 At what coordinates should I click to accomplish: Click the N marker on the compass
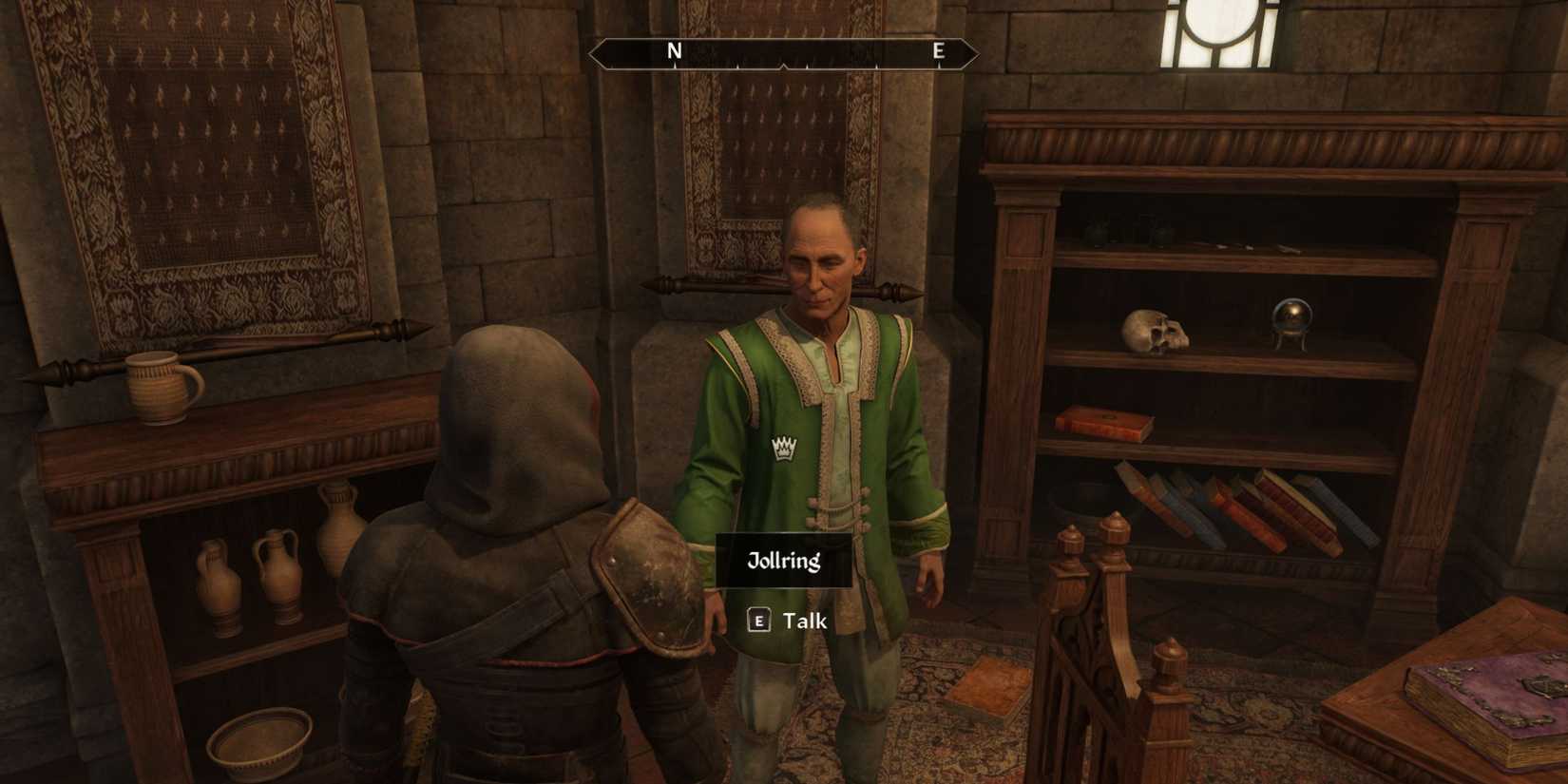point(675,51)
